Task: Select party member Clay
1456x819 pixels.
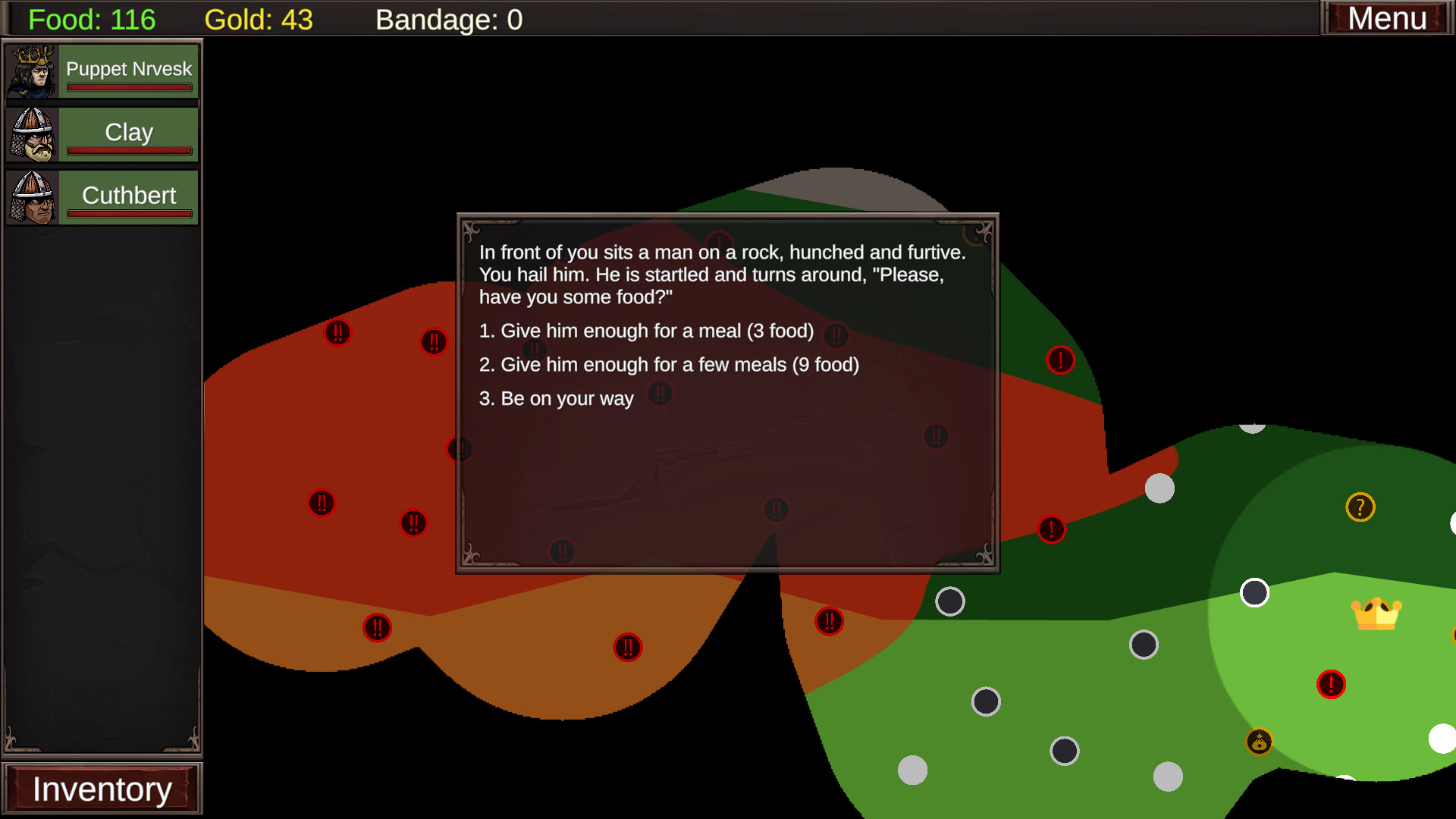Action: [x=102, y=134]
